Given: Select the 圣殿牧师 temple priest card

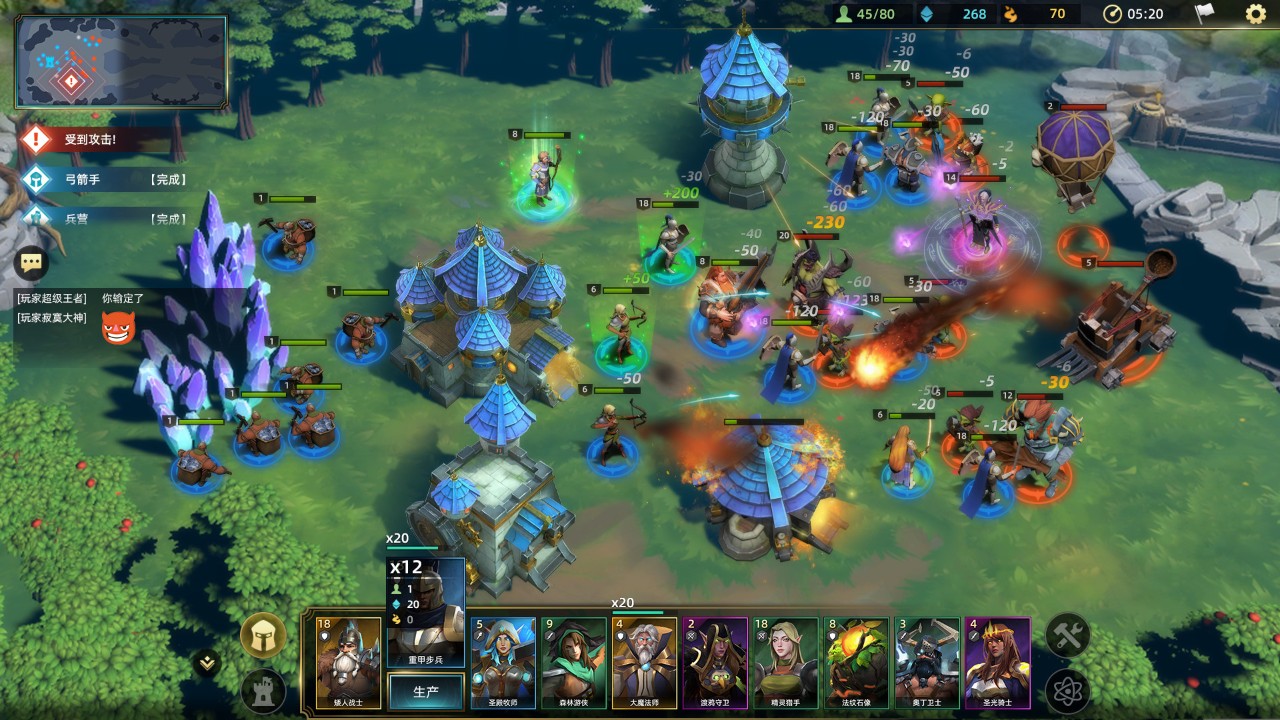Looking at the screenshot, I should (x=503, y=663).
